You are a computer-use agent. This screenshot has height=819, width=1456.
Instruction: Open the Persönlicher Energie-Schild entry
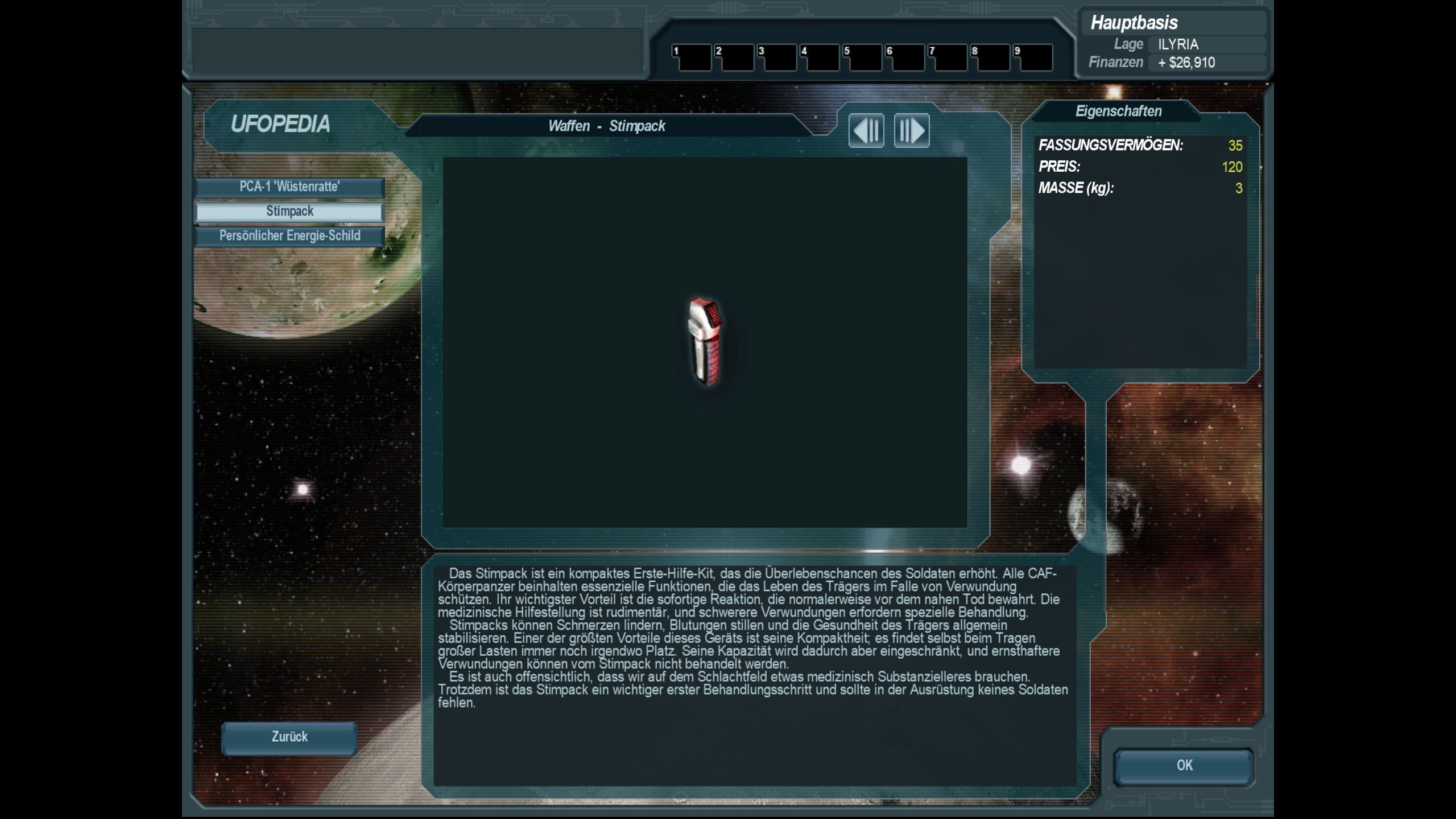[289, 236]
